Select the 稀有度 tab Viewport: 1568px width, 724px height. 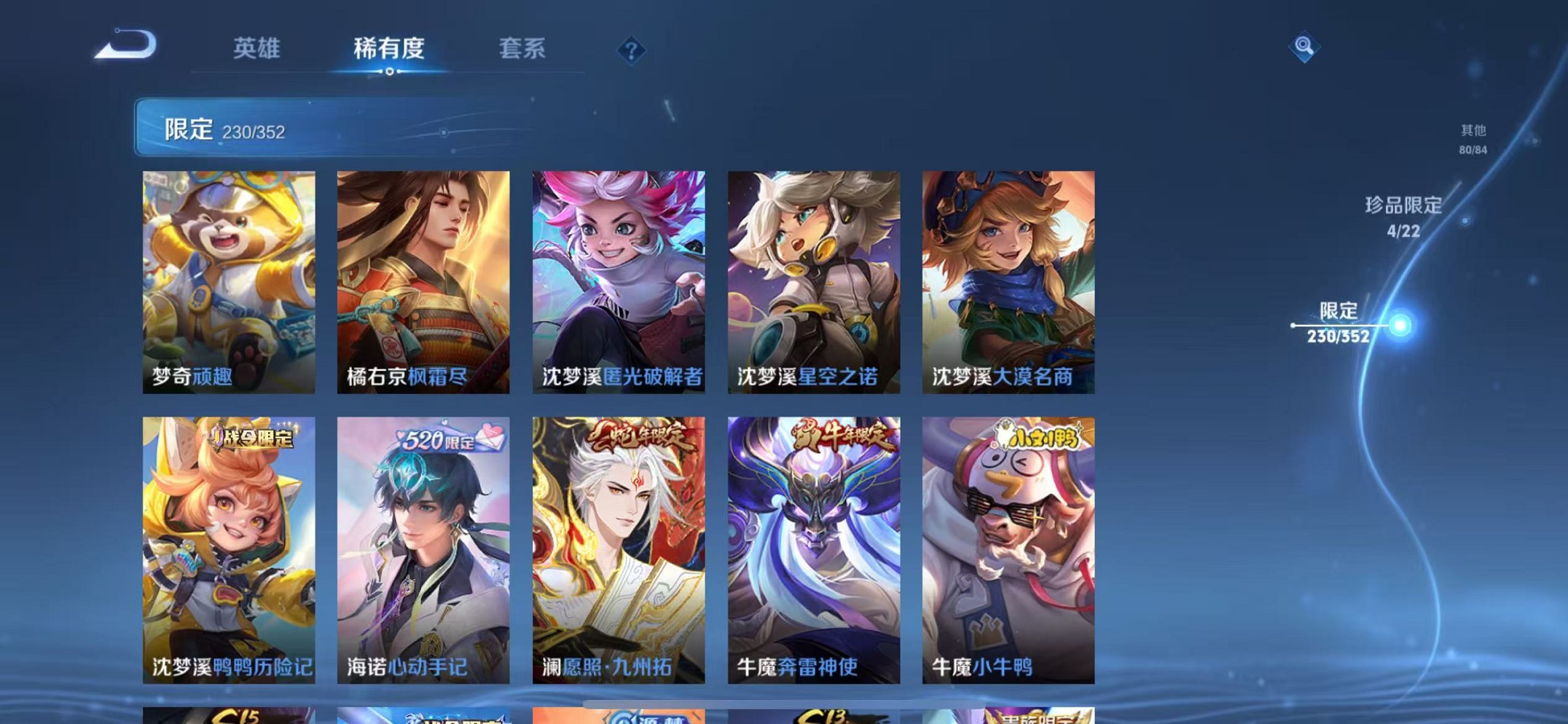click(x=388, y=48)
